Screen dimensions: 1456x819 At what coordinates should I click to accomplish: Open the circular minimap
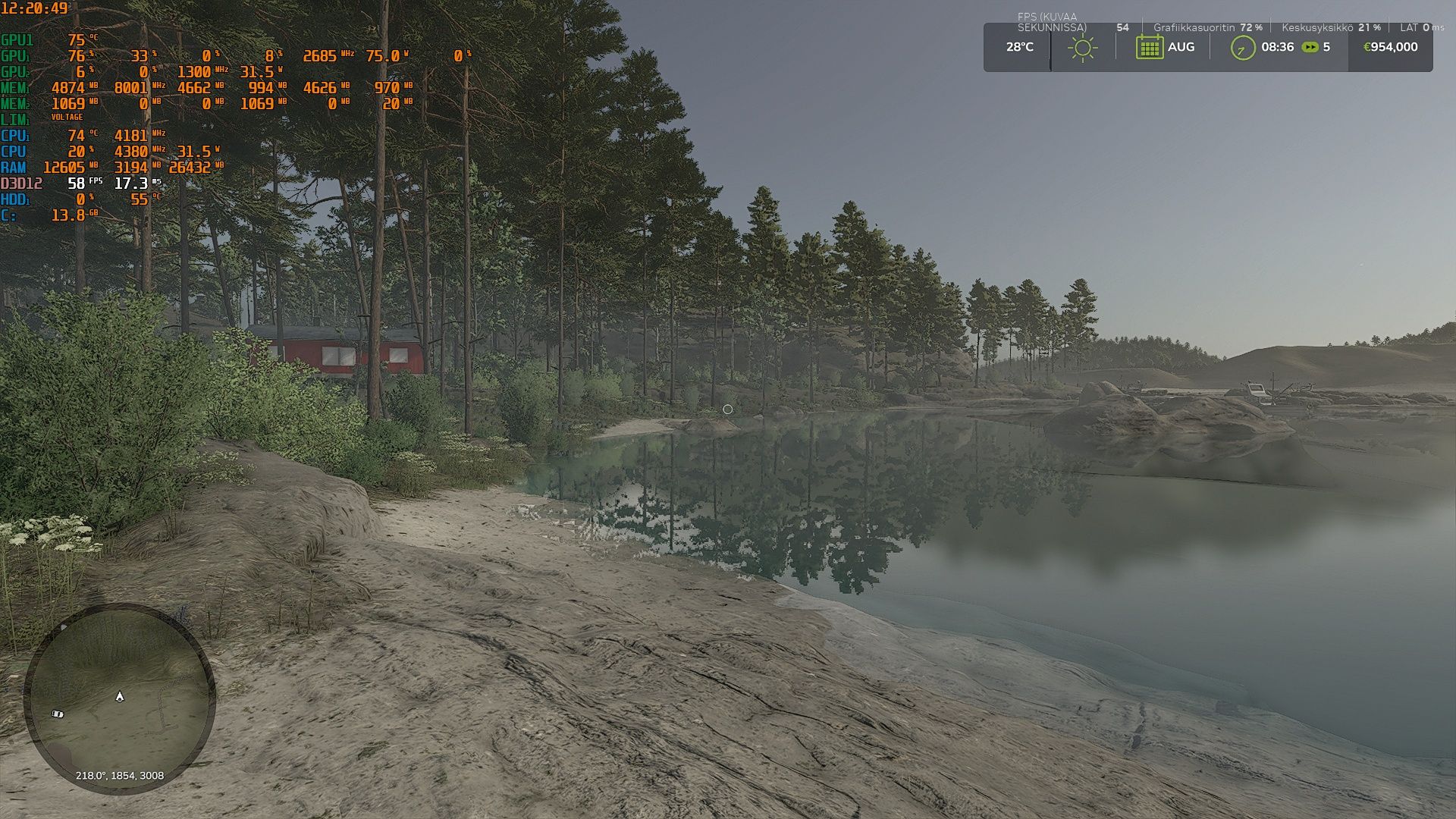pyautogui.click(x=119, y=698)
